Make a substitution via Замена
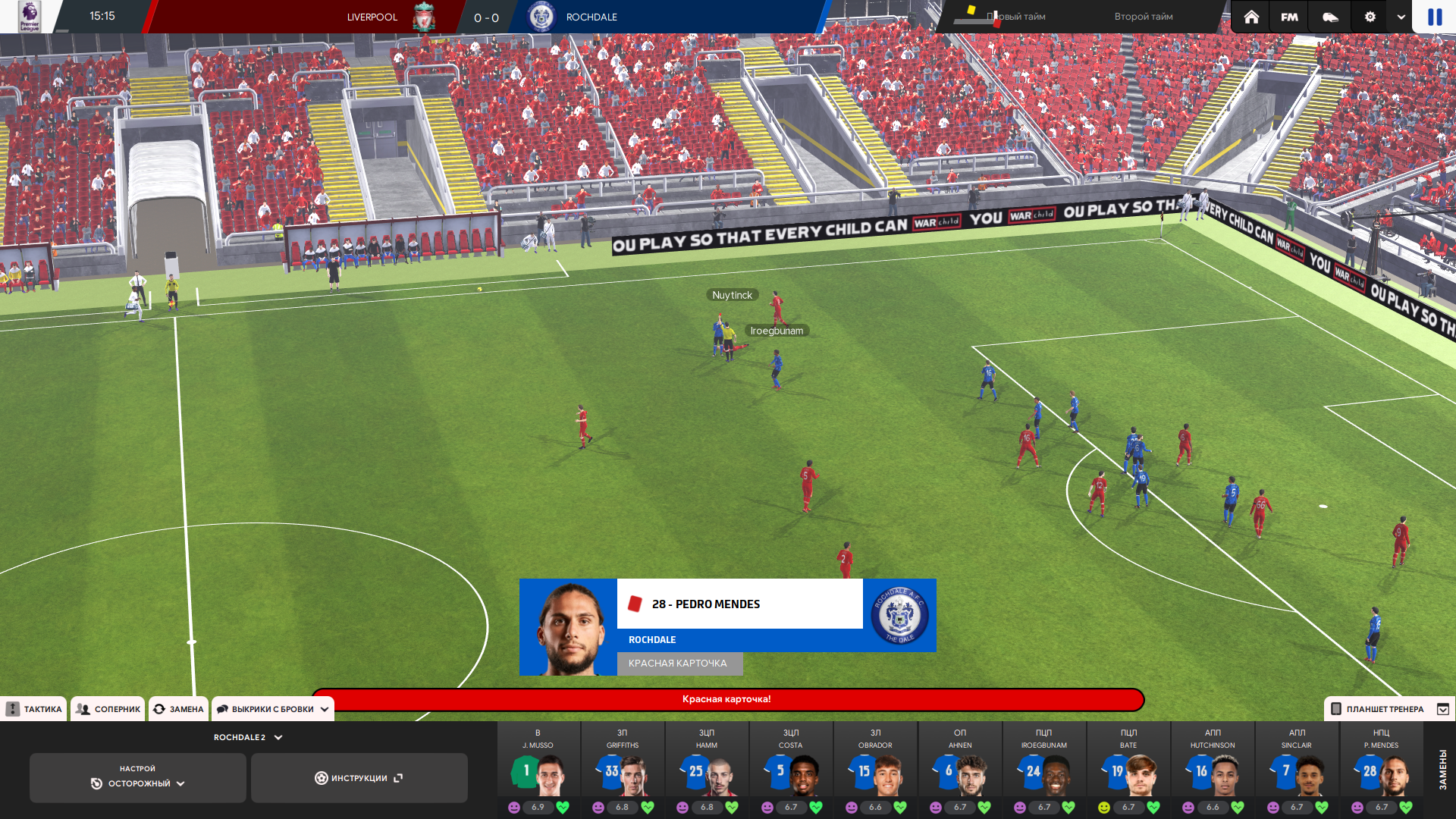The image size is (1456, 819). click(x=178, y=709)
